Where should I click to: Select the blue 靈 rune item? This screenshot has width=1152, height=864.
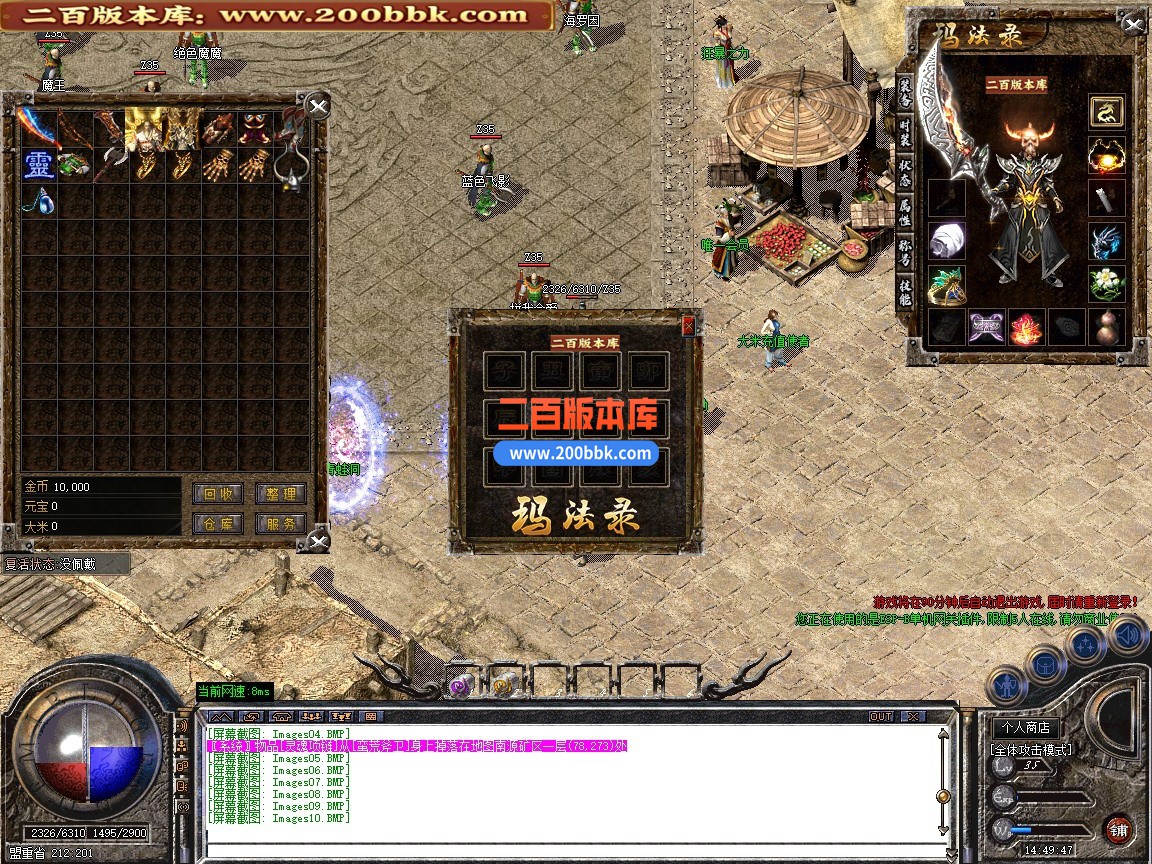pyautogui.click(x=38, y=164)
